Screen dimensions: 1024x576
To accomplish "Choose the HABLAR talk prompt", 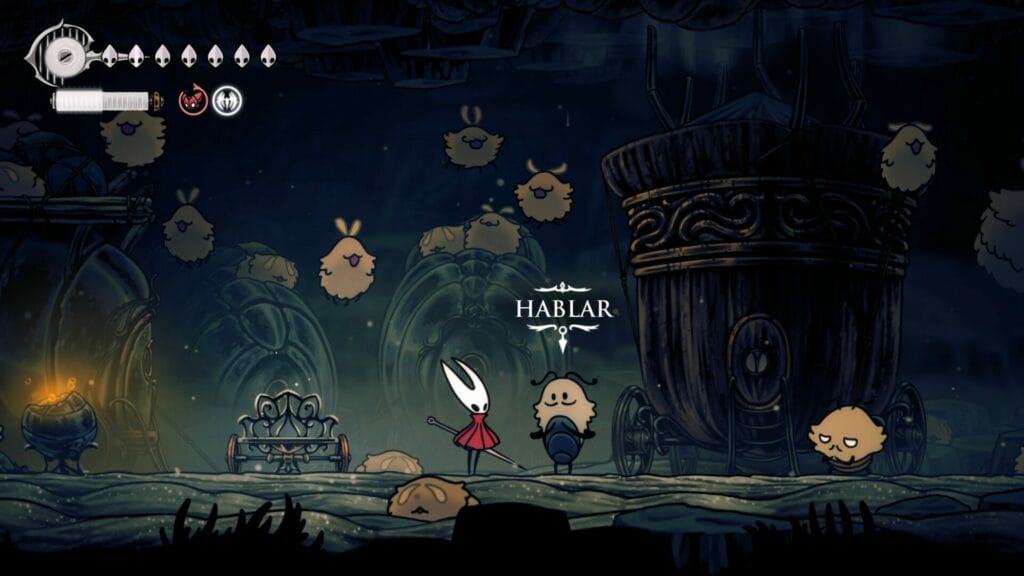I will [564, 308].
